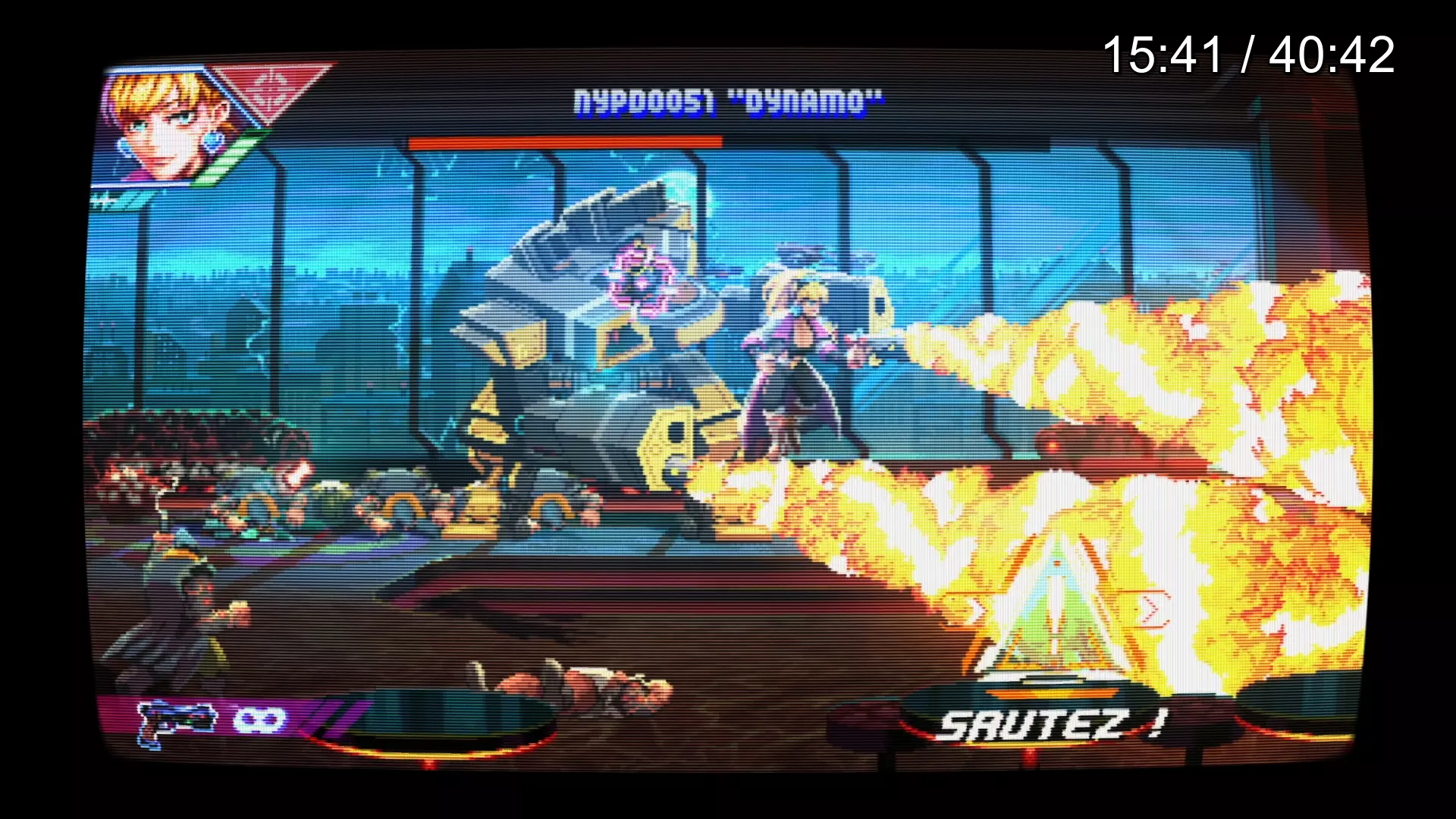Screen dimensions: 1456x819
Task: Click the red crosshair emblem beside the portrait
Action: (x=268, y=89)
